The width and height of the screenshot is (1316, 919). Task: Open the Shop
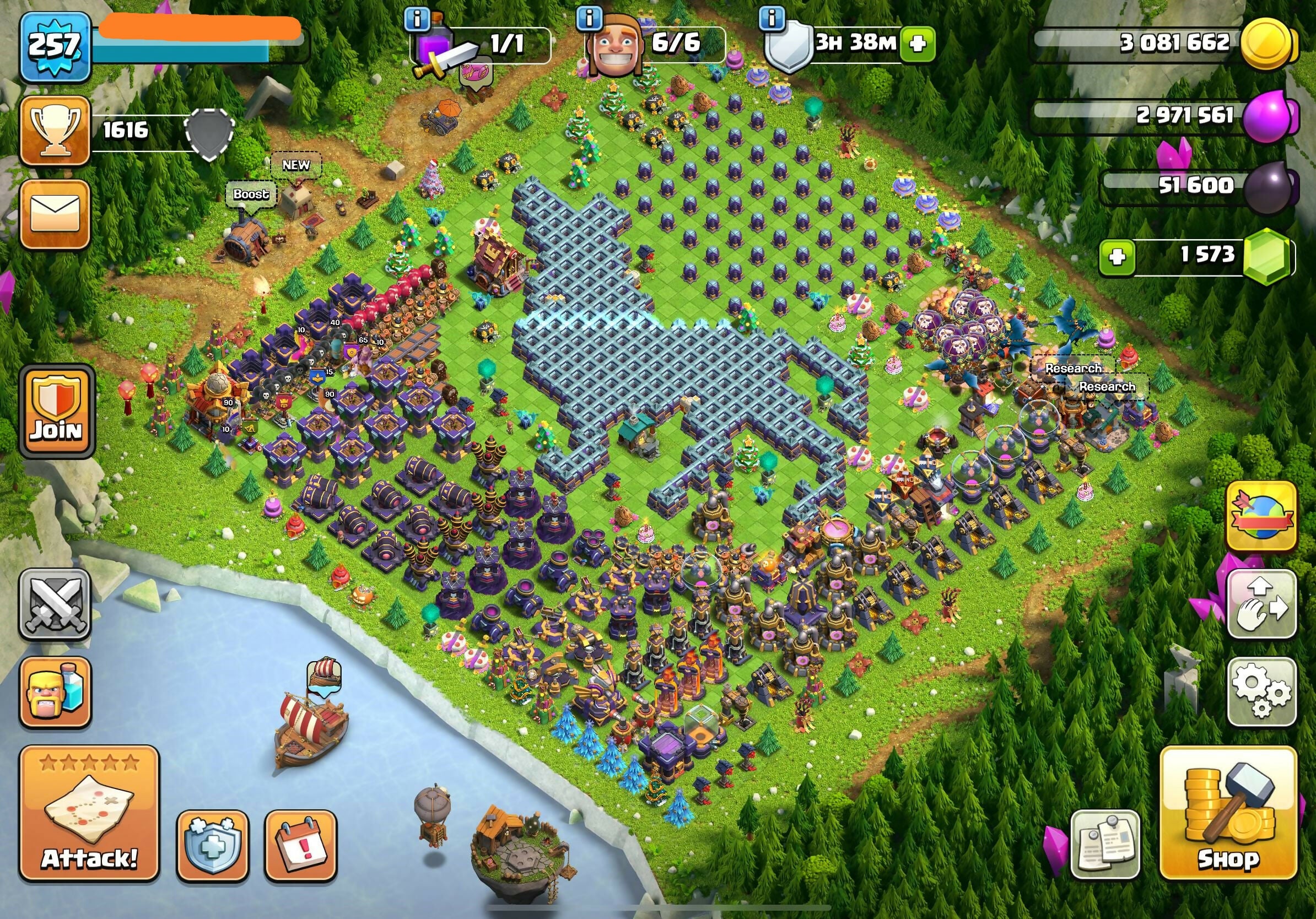tap(1228, 814)
